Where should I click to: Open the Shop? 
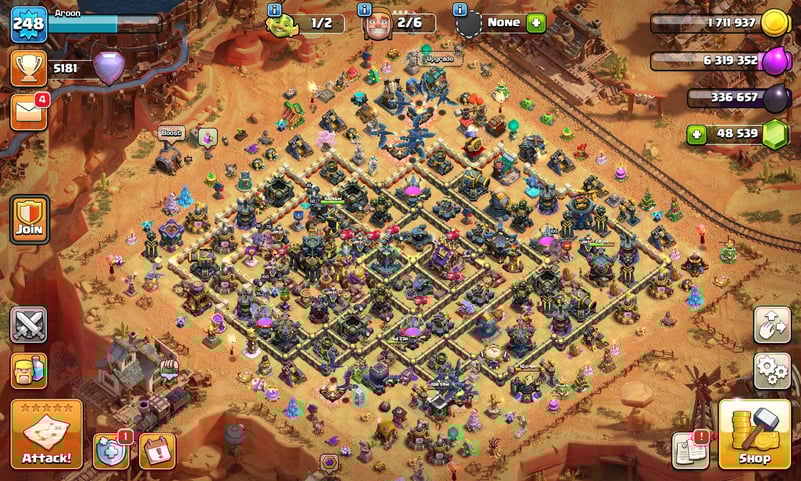point(754,434)
